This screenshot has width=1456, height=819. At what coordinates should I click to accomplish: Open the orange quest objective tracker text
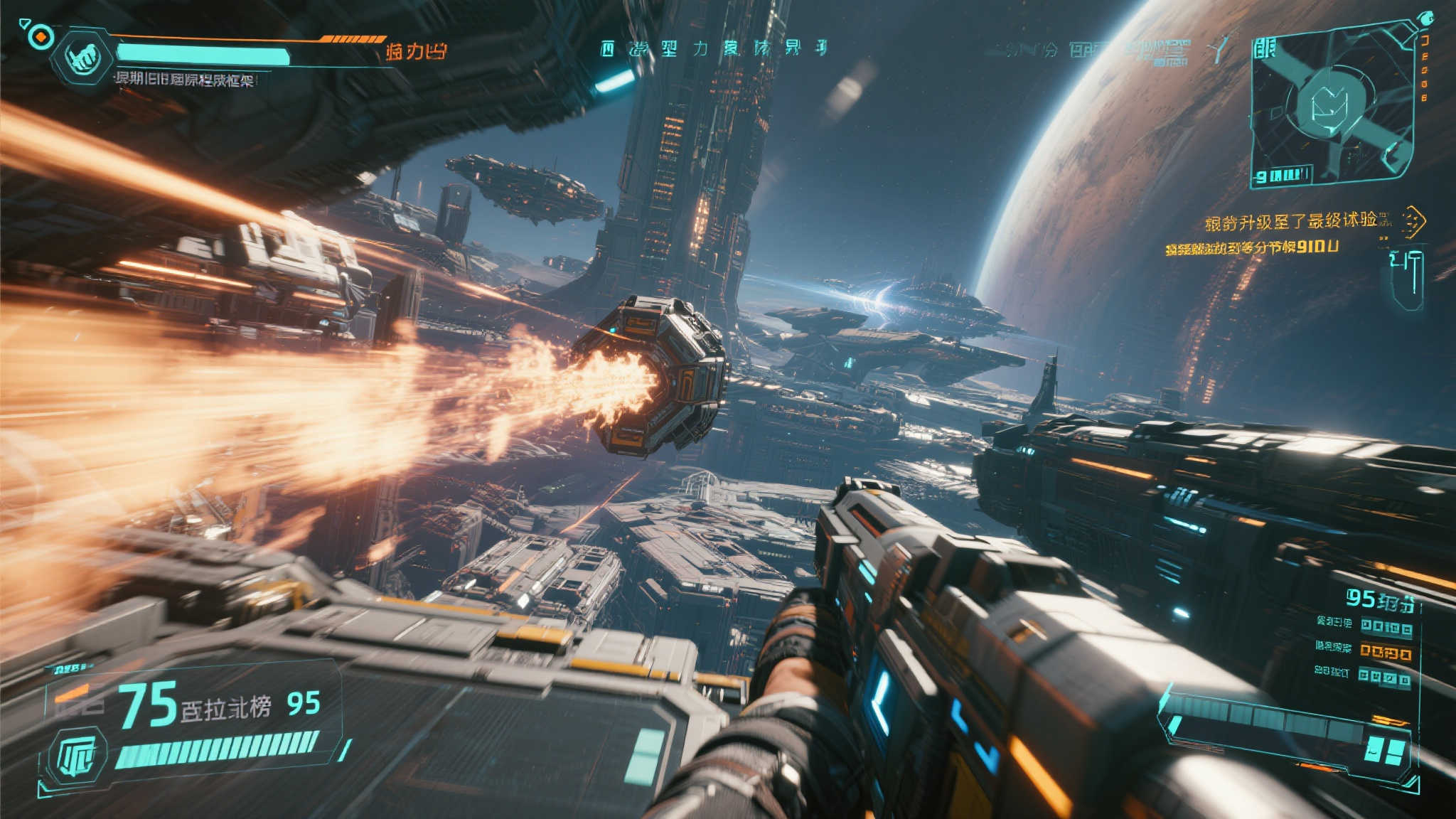[x=1290, y=222]
